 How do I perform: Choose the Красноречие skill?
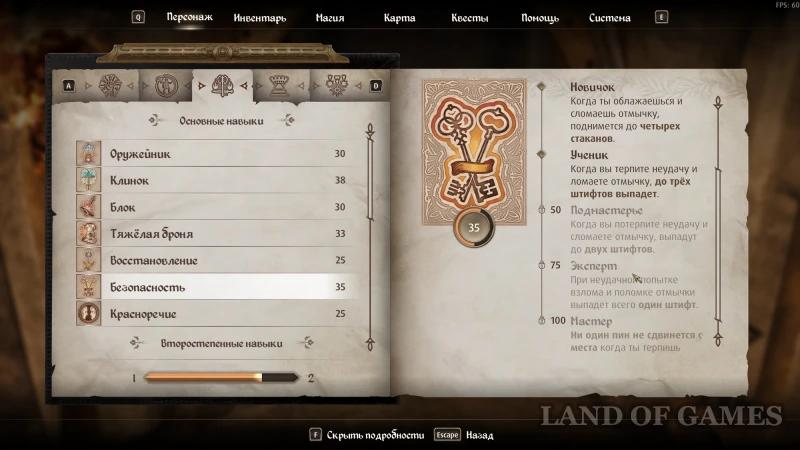[210, 314]
